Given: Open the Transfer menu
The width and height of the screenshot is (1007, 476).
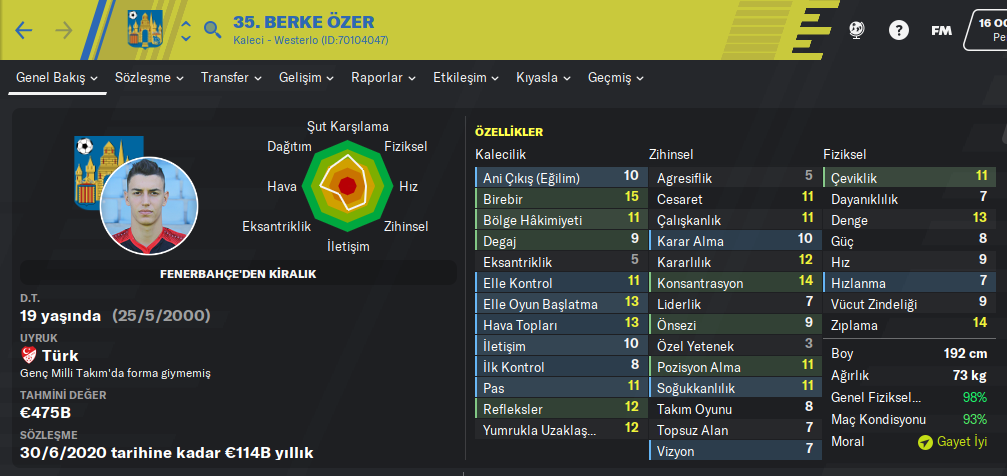Looking at the screenshot, I should pyautogui.click(x=231, y=77).
